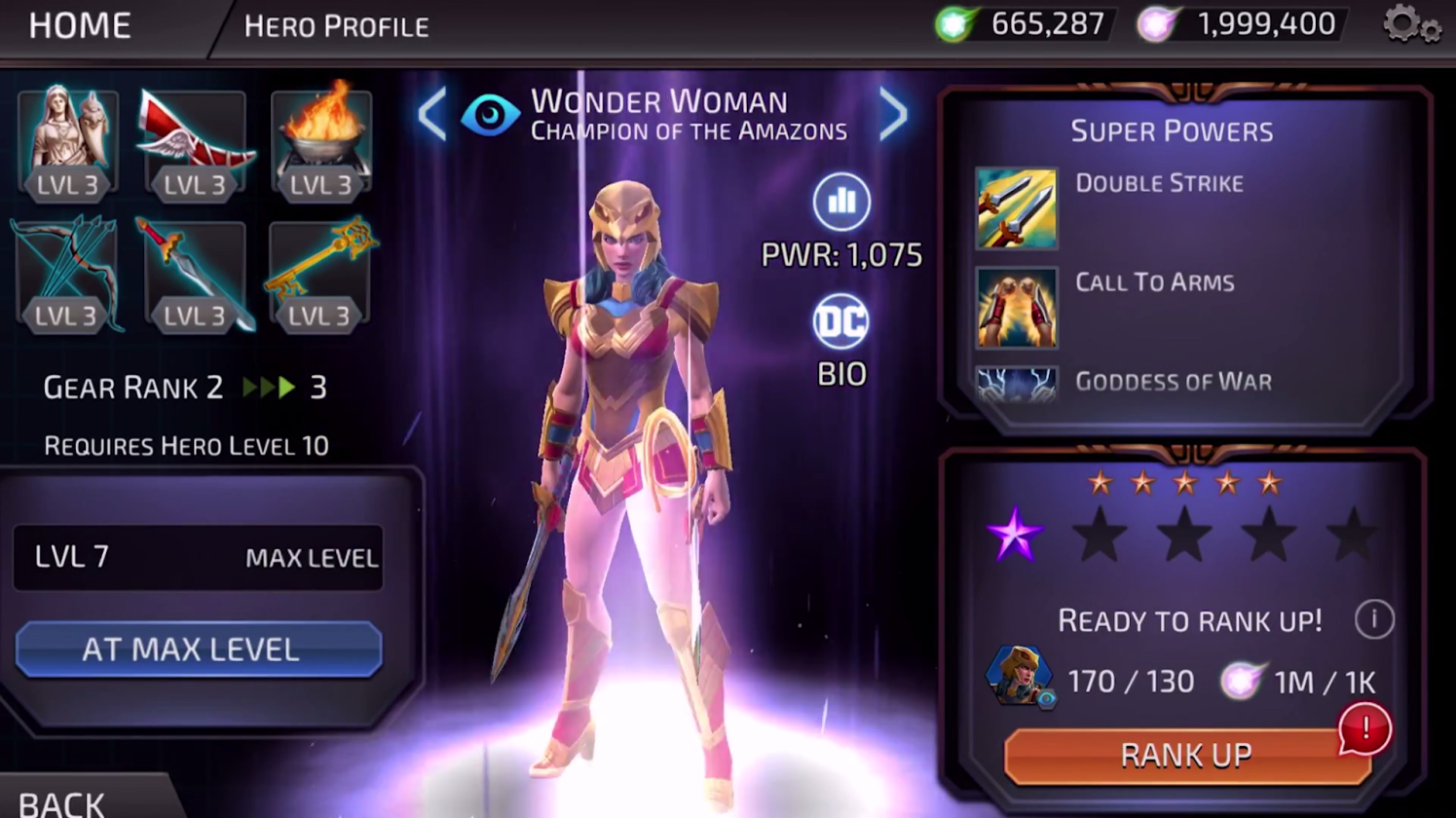View the Goddess of War power
The height and width of the screenshot is (818, 1456).
pyautogui.click(x=1016, y=383)
